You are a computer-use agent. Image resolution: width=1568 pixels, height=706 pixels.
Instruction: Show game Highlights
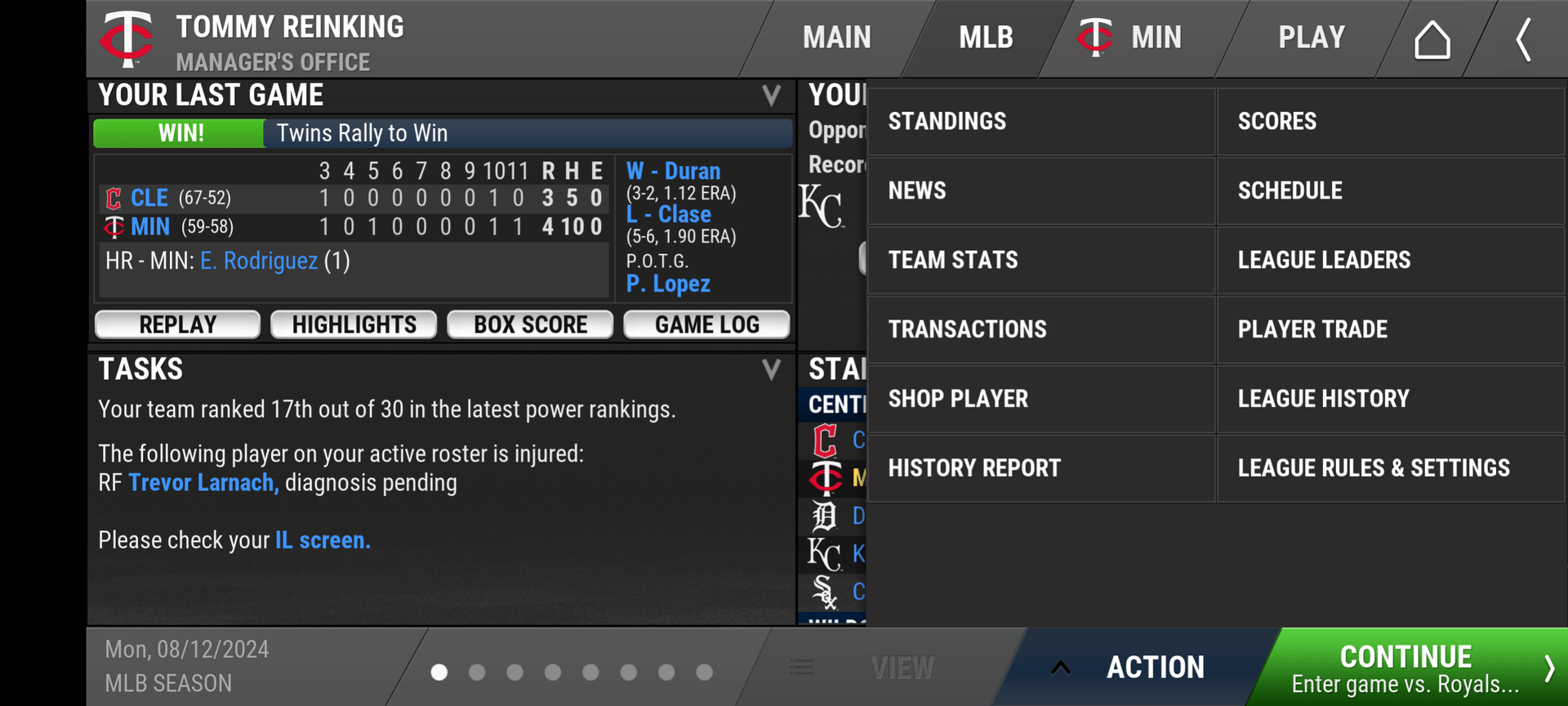point(354,324)
